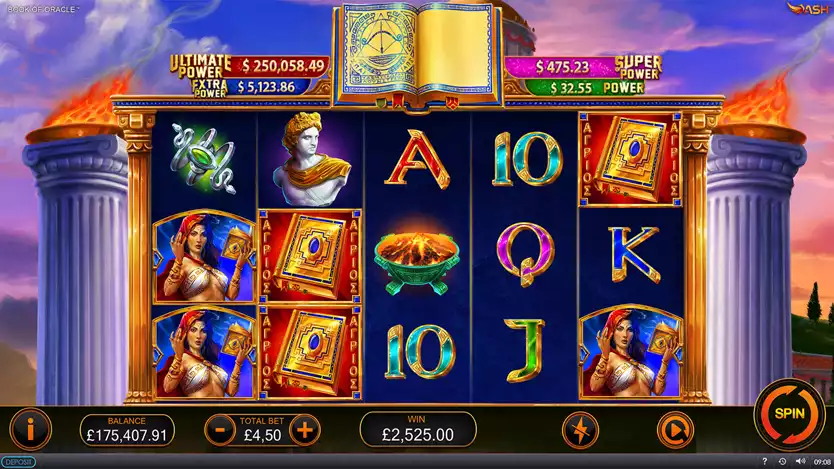Open game history with the clock icon
The image size is (834, 469).
[x=782, y=462]
